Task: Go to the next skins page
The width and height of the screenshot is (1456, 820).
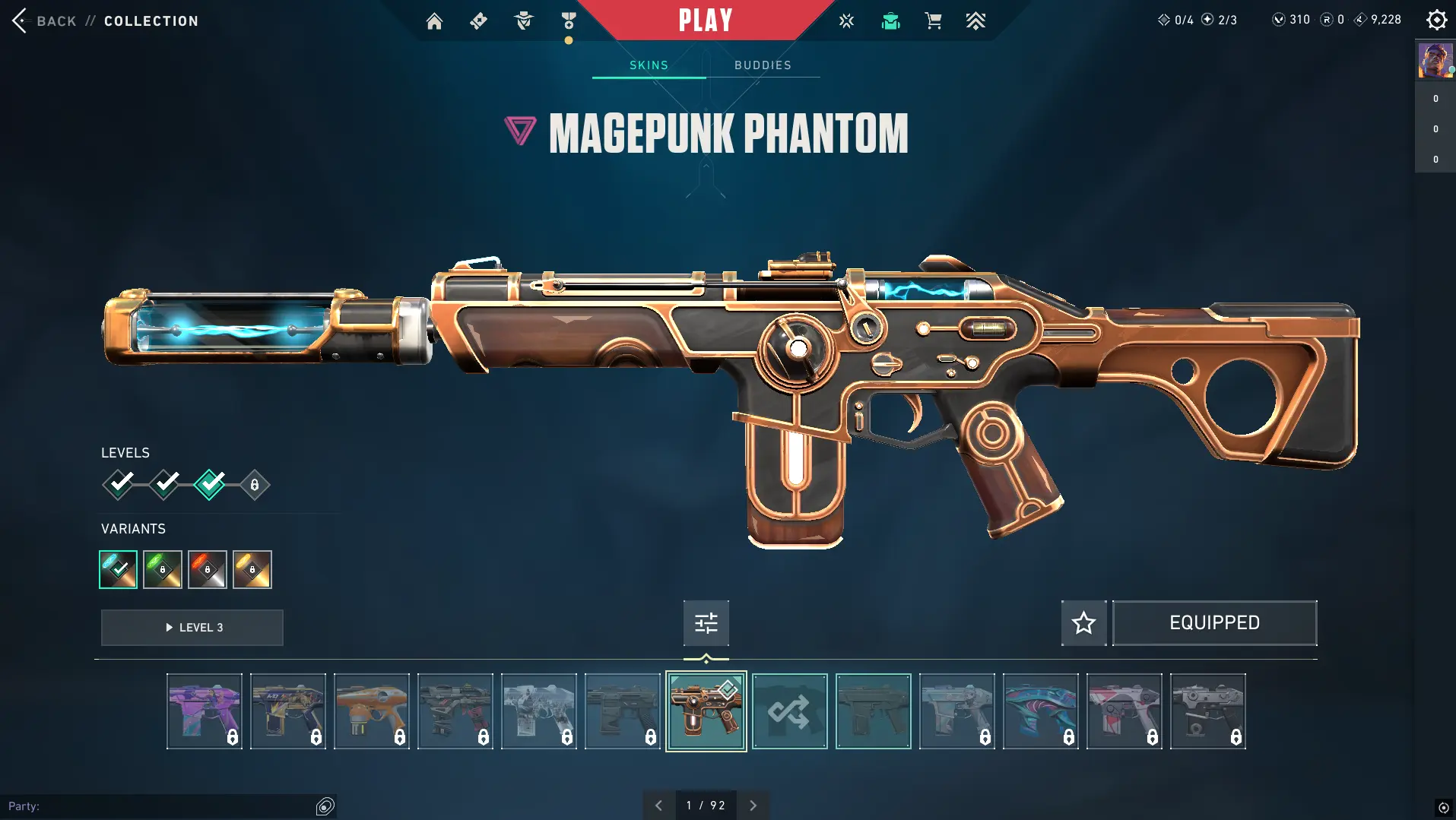Action: (753, 806)
